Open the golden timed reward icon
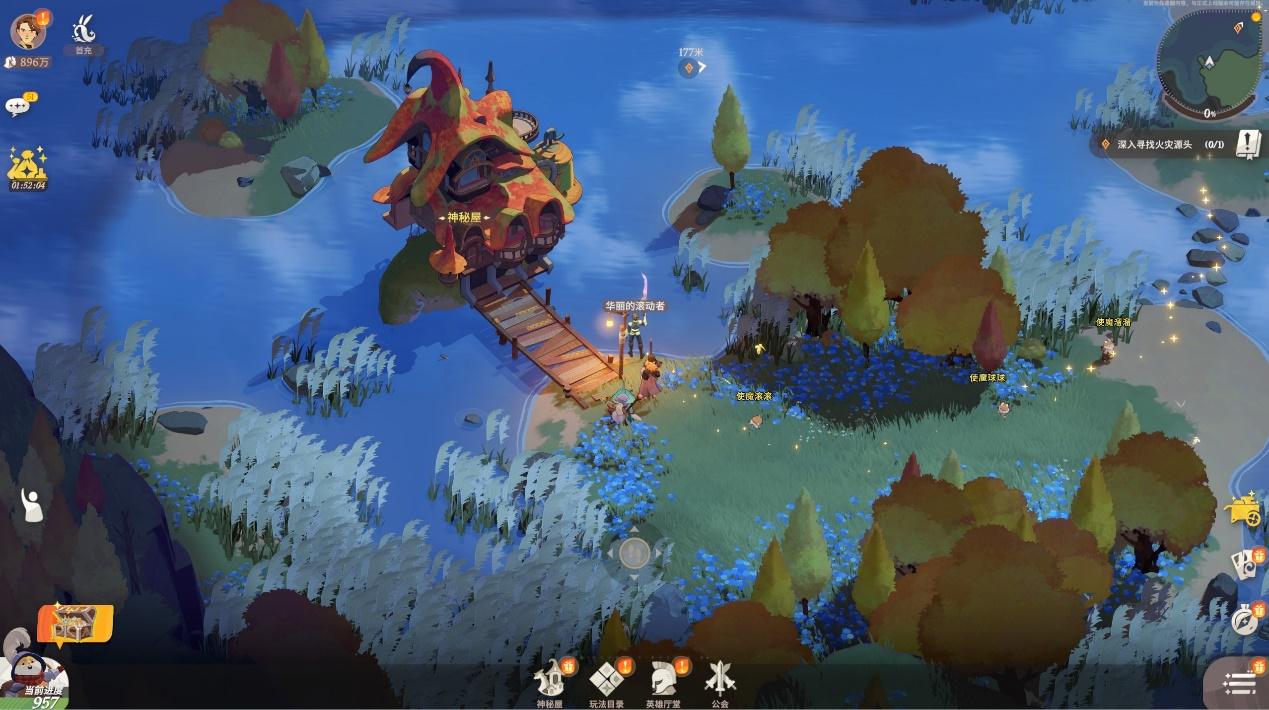 [x=28, y=166]
